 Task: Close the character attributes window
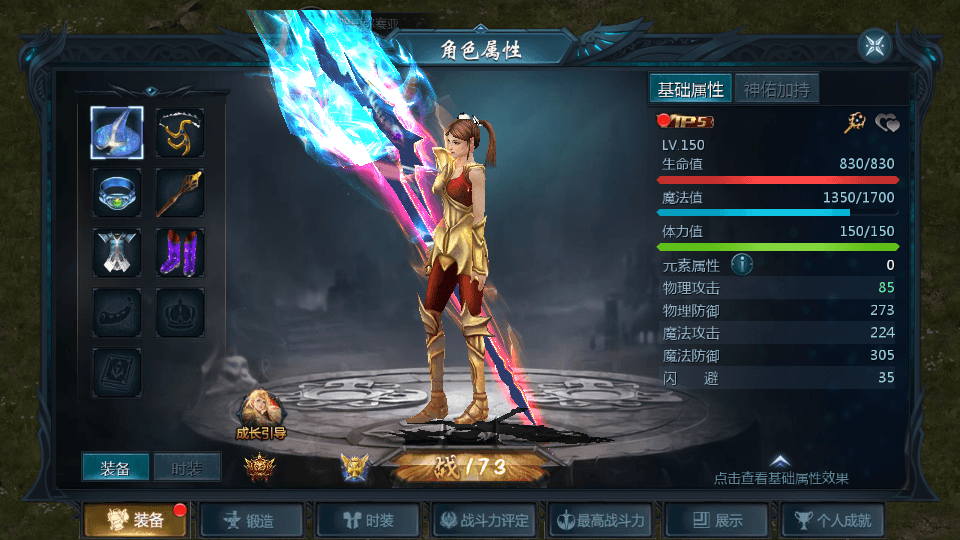tap(874, 46)
